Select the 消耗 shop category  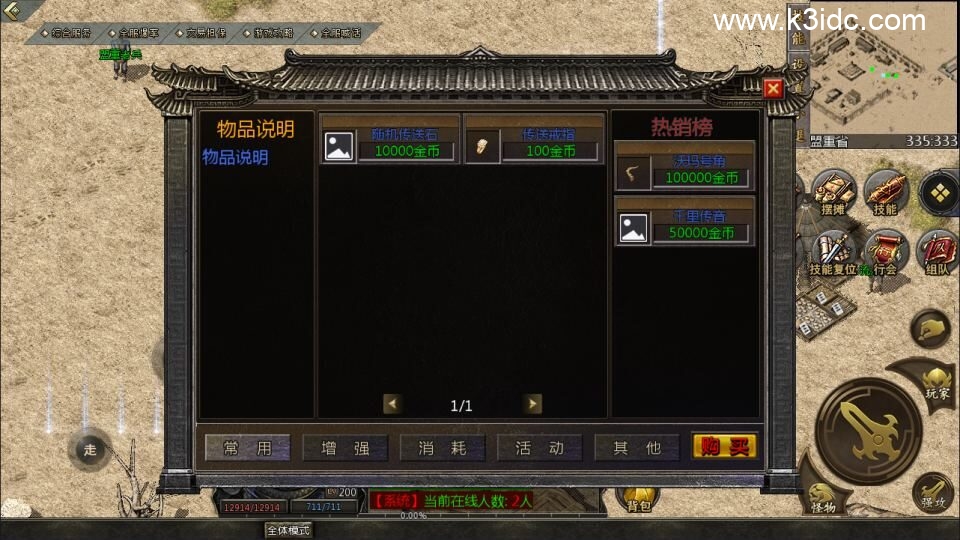coord(443,448)
